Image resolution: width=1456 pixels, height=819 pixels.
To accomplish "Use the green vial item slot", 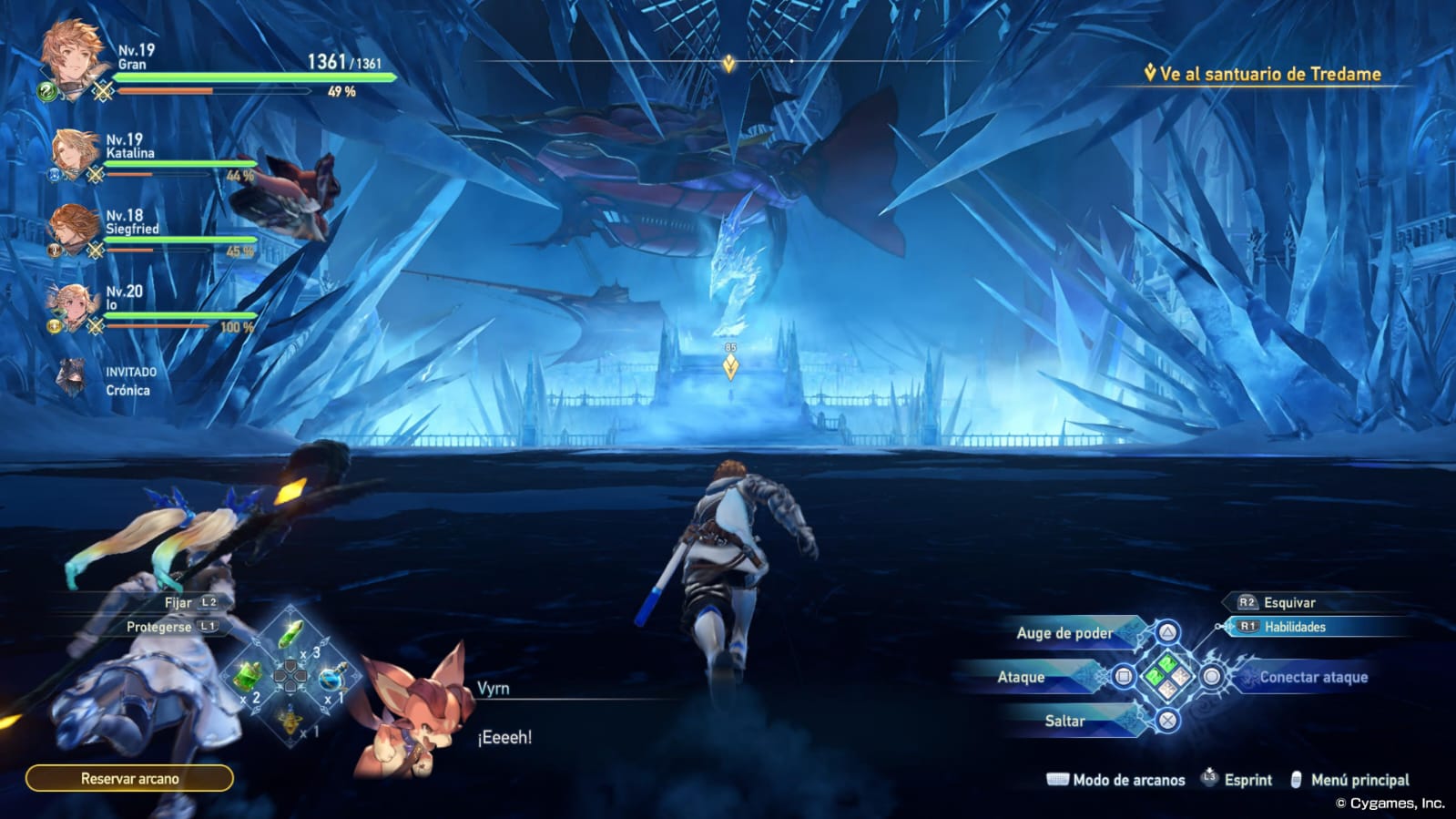I will 290,634.
